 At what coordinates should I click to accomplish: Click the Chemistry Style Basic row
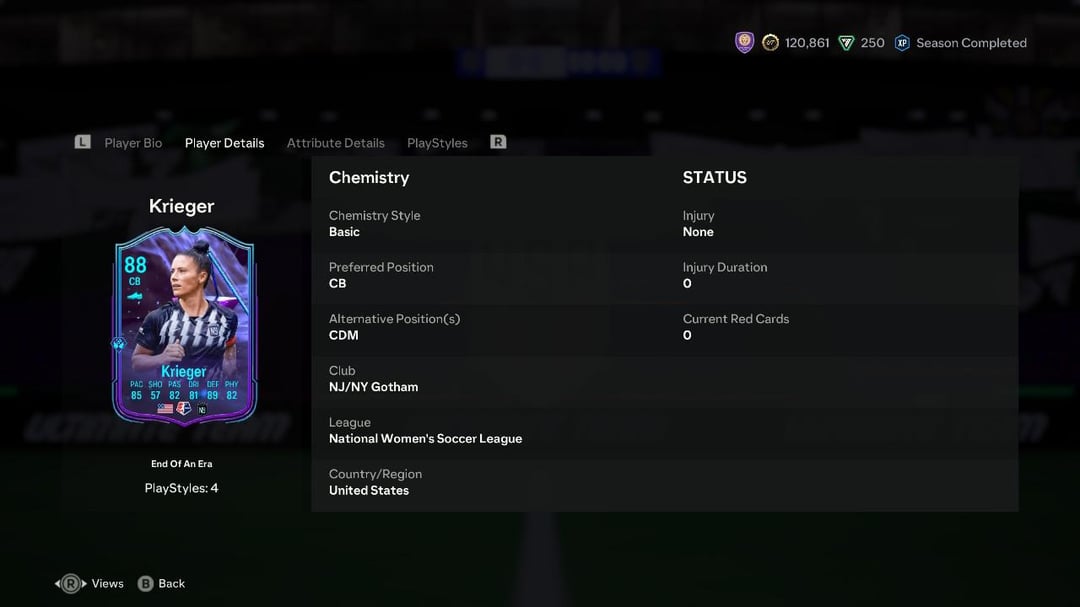tap(490, 223)
